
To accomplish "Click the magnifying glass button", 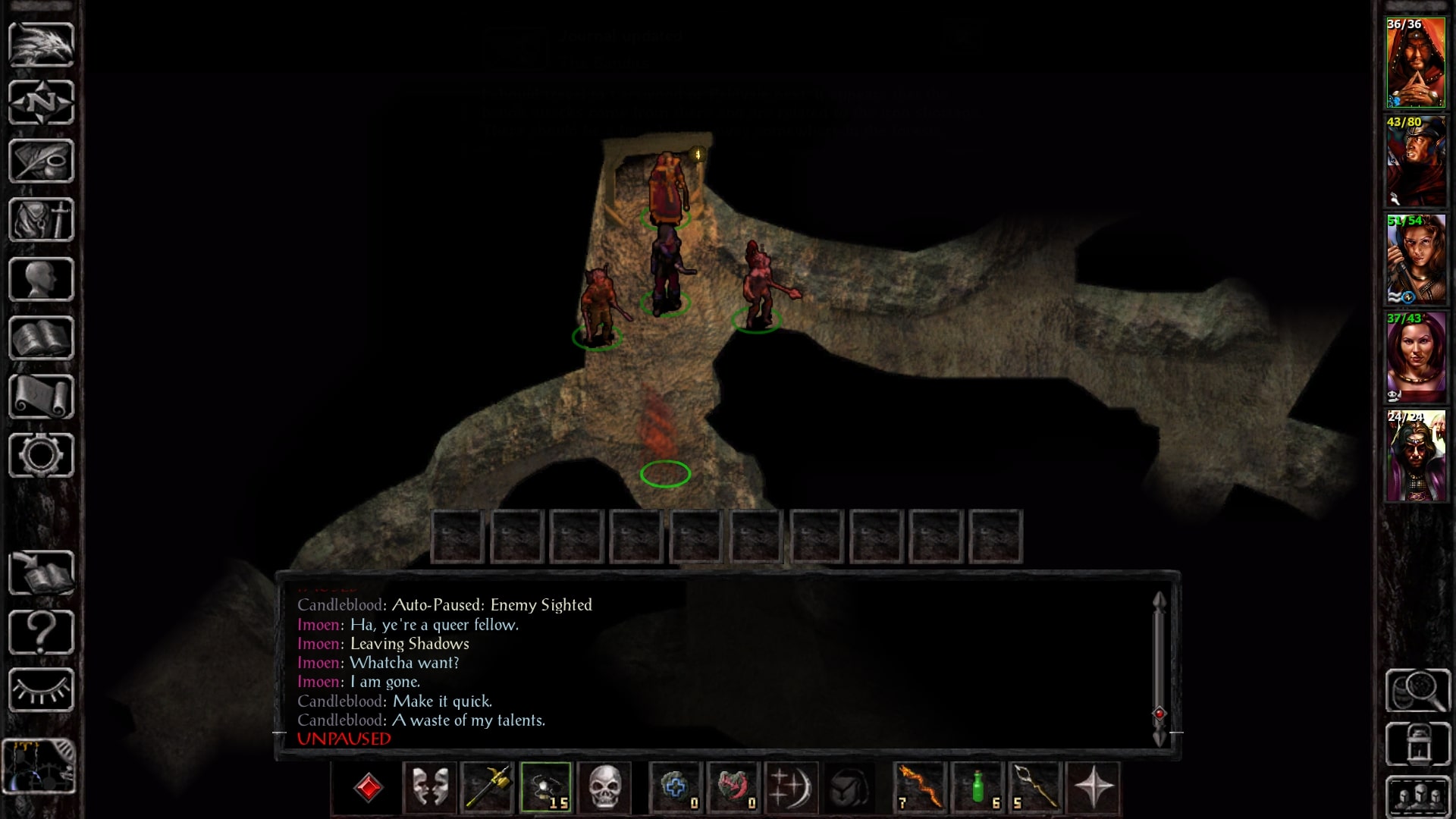I will pos(1417,691).
